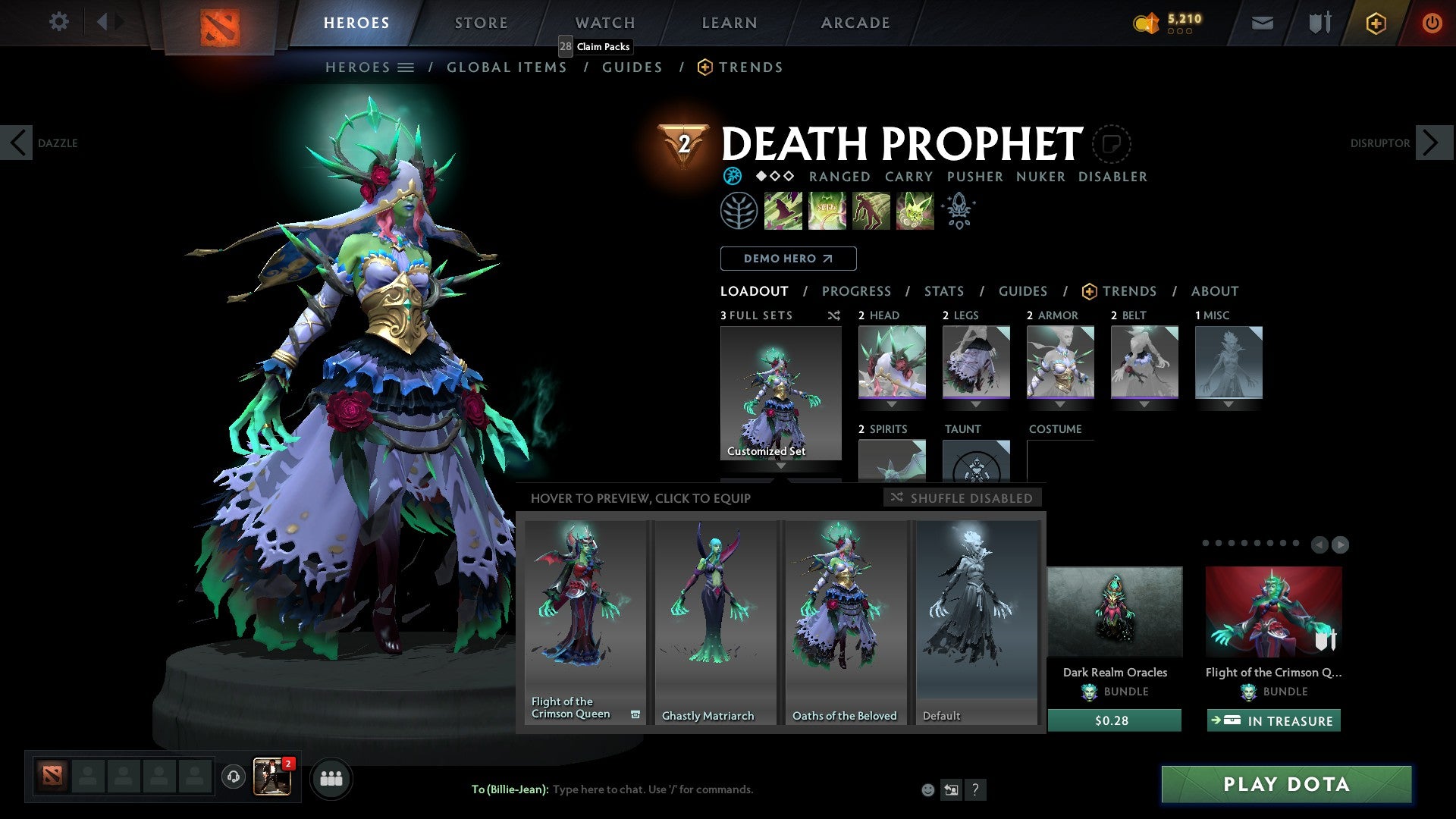The width and height of the screenshot is (1456, 819).
Task: Click the red power icon
Action: click(x=1432, y=23)
